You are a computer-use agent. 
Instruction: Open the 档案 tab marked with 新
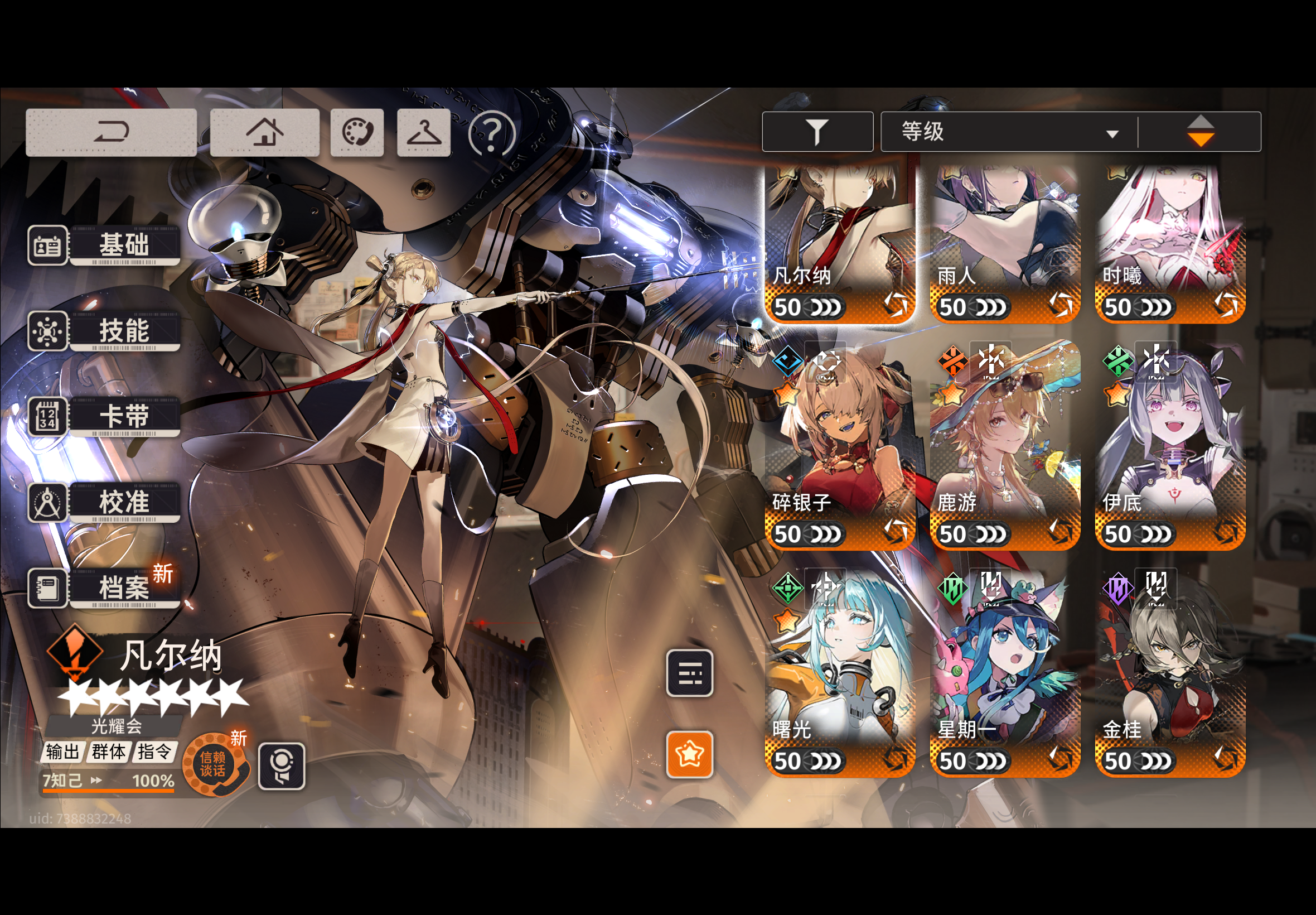pyautogui.click(x=124, y=588)
